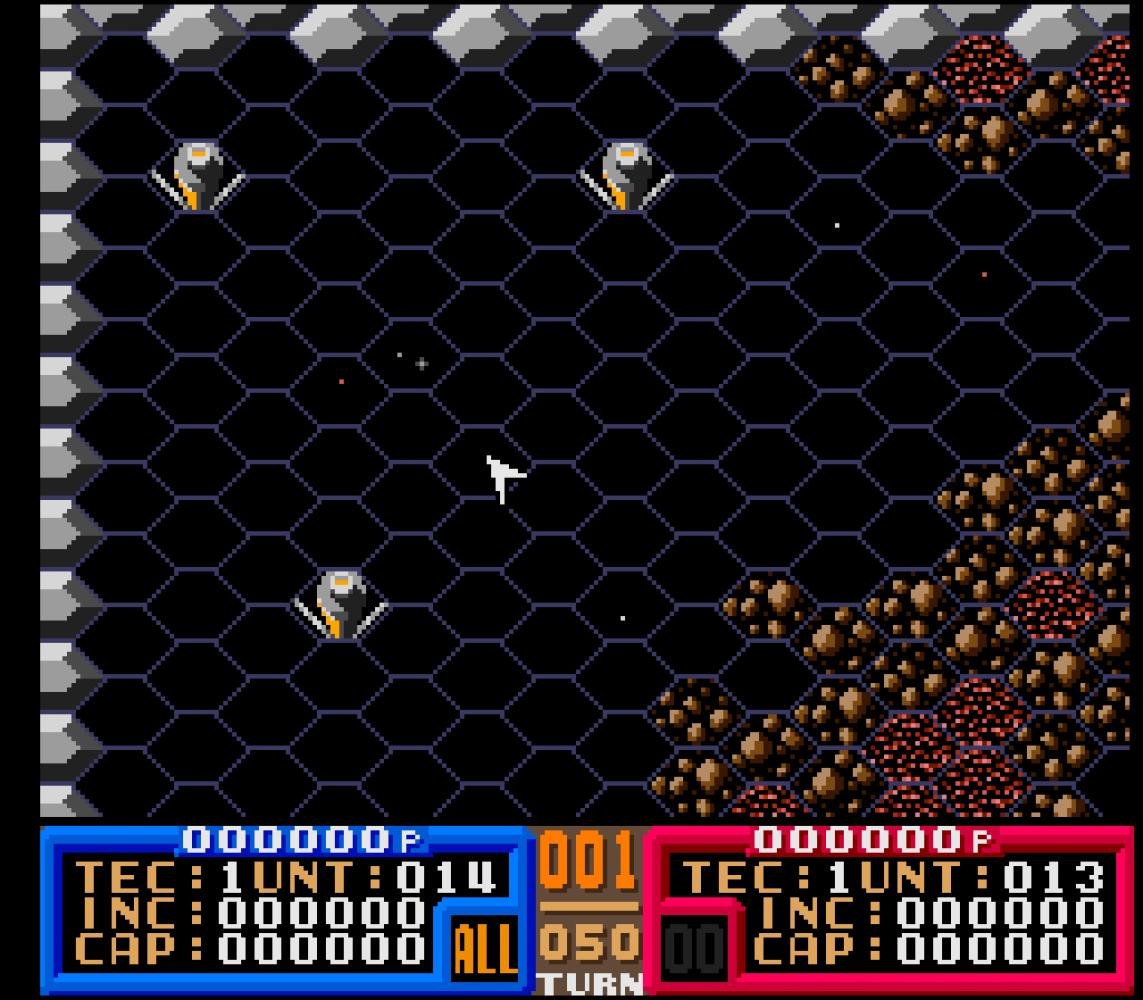Click the orange ALL button
The image size is (1143, 1000).
484,948
